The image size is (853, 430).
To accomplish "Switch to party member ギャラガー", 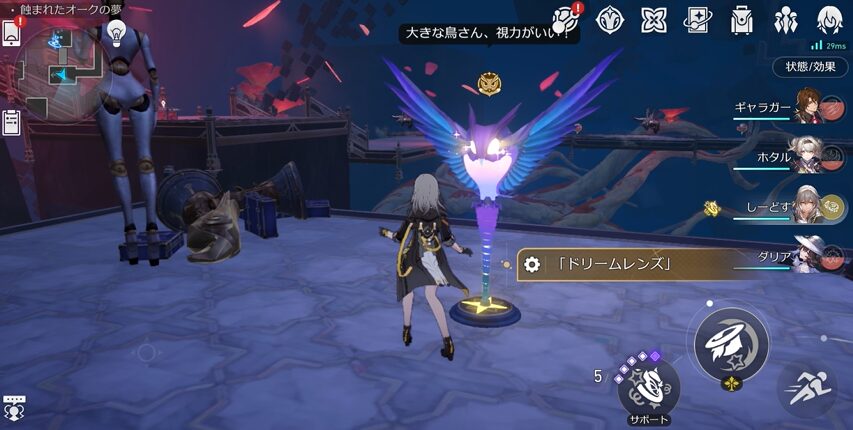I will [808, 105].
